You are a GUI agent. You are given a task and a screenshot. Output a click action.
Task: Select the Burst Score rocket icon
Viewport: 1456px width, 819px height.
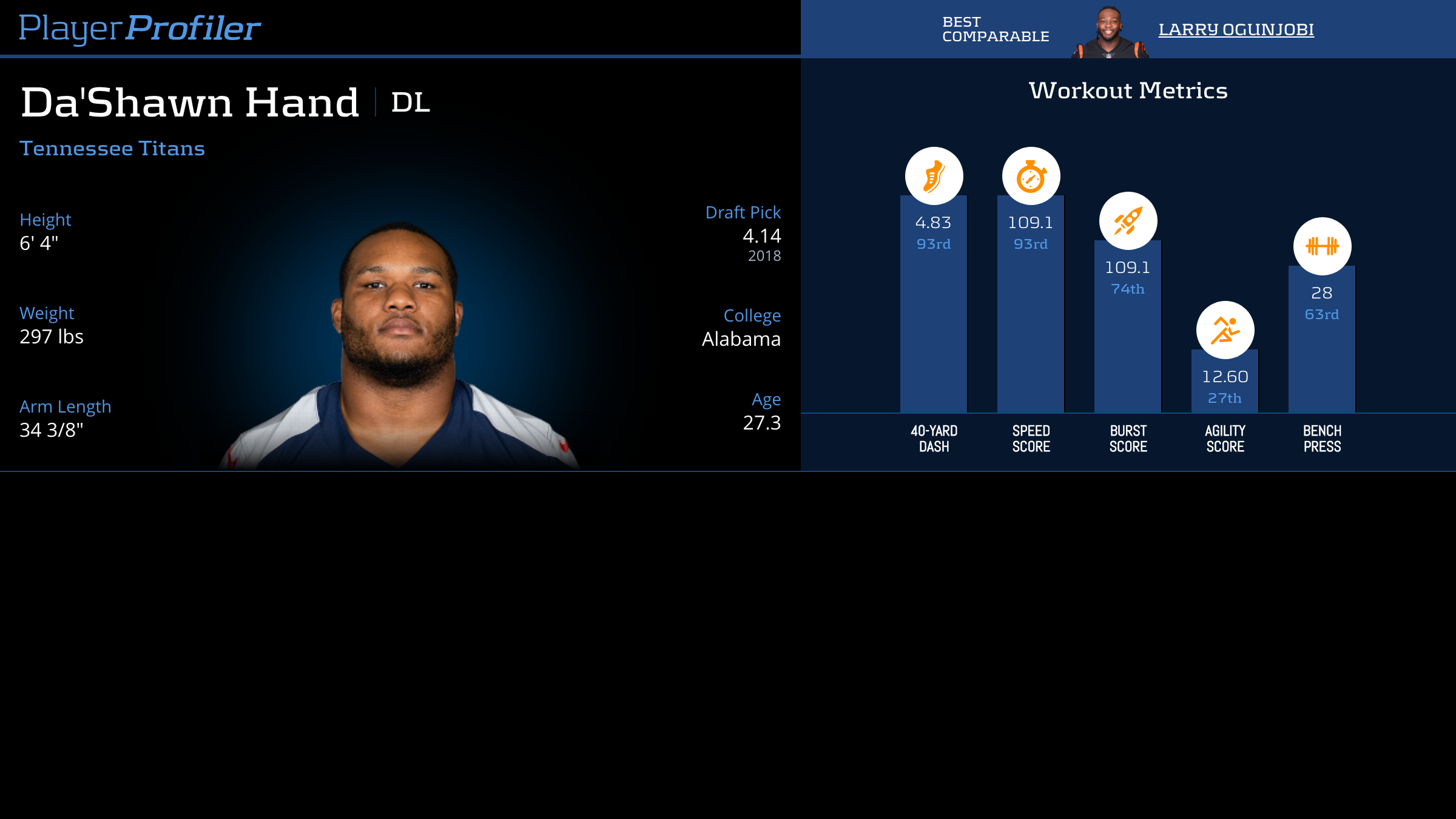(x=1128, y=221)
